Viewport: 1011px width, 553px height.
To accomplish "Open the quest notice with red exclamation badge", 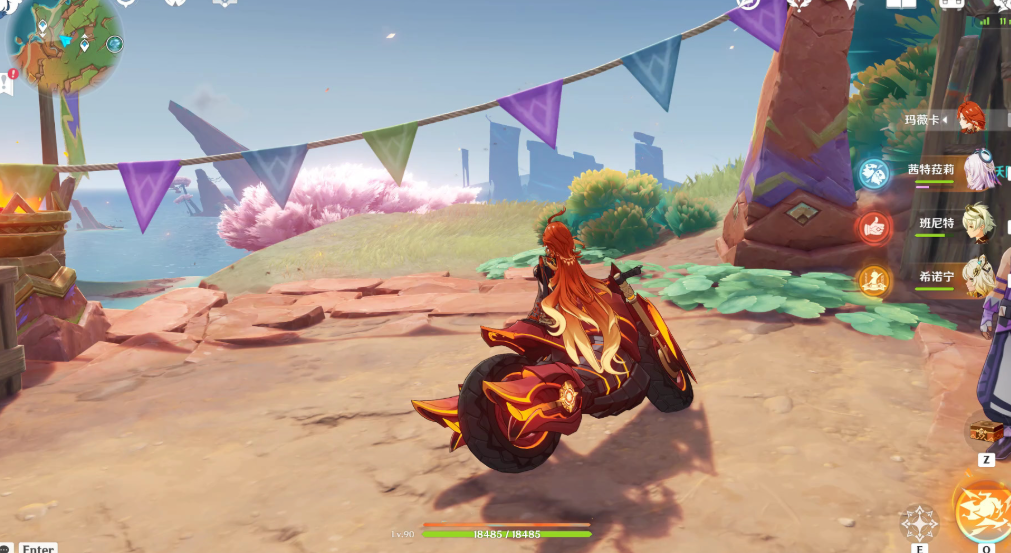I will [x=7, y=82].
